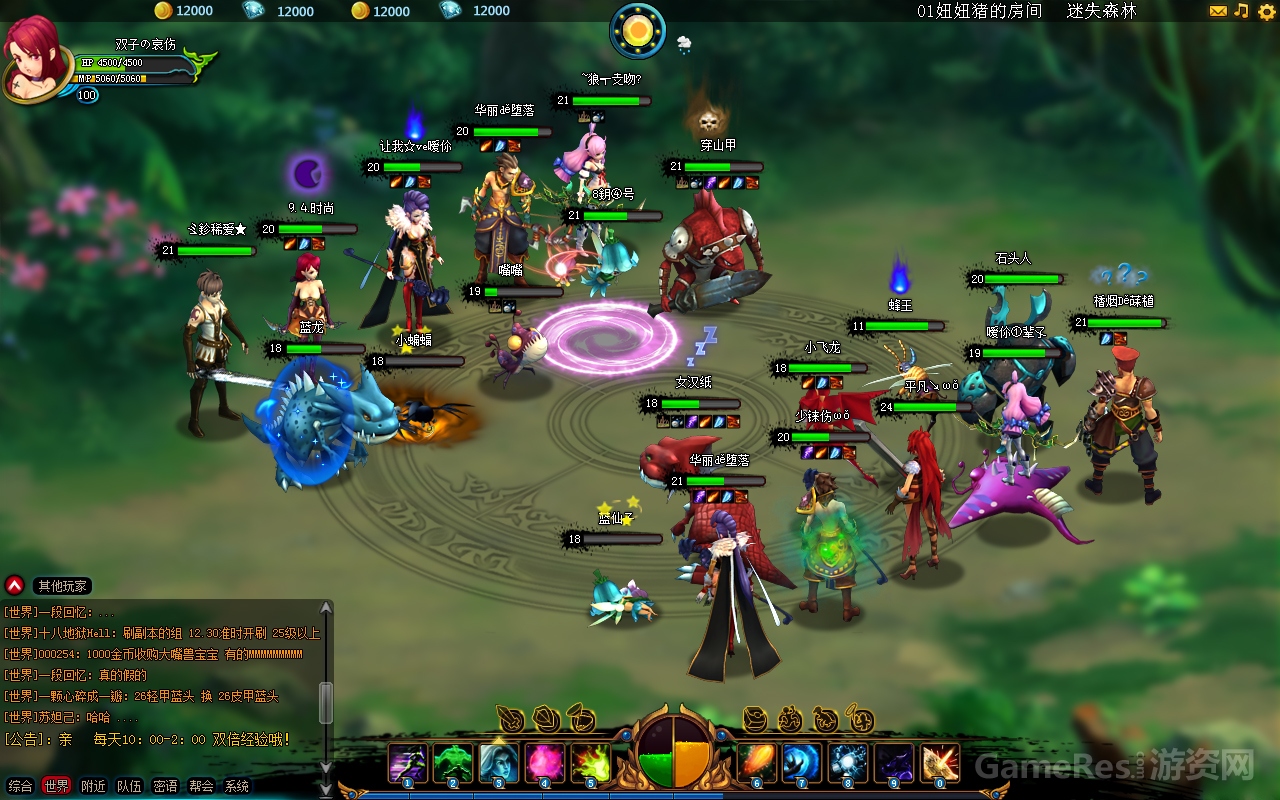Screen dimensions: 1280x800
Task: Use the green muscular figure skill, slot 2
Action: click(x=453, y=763)
